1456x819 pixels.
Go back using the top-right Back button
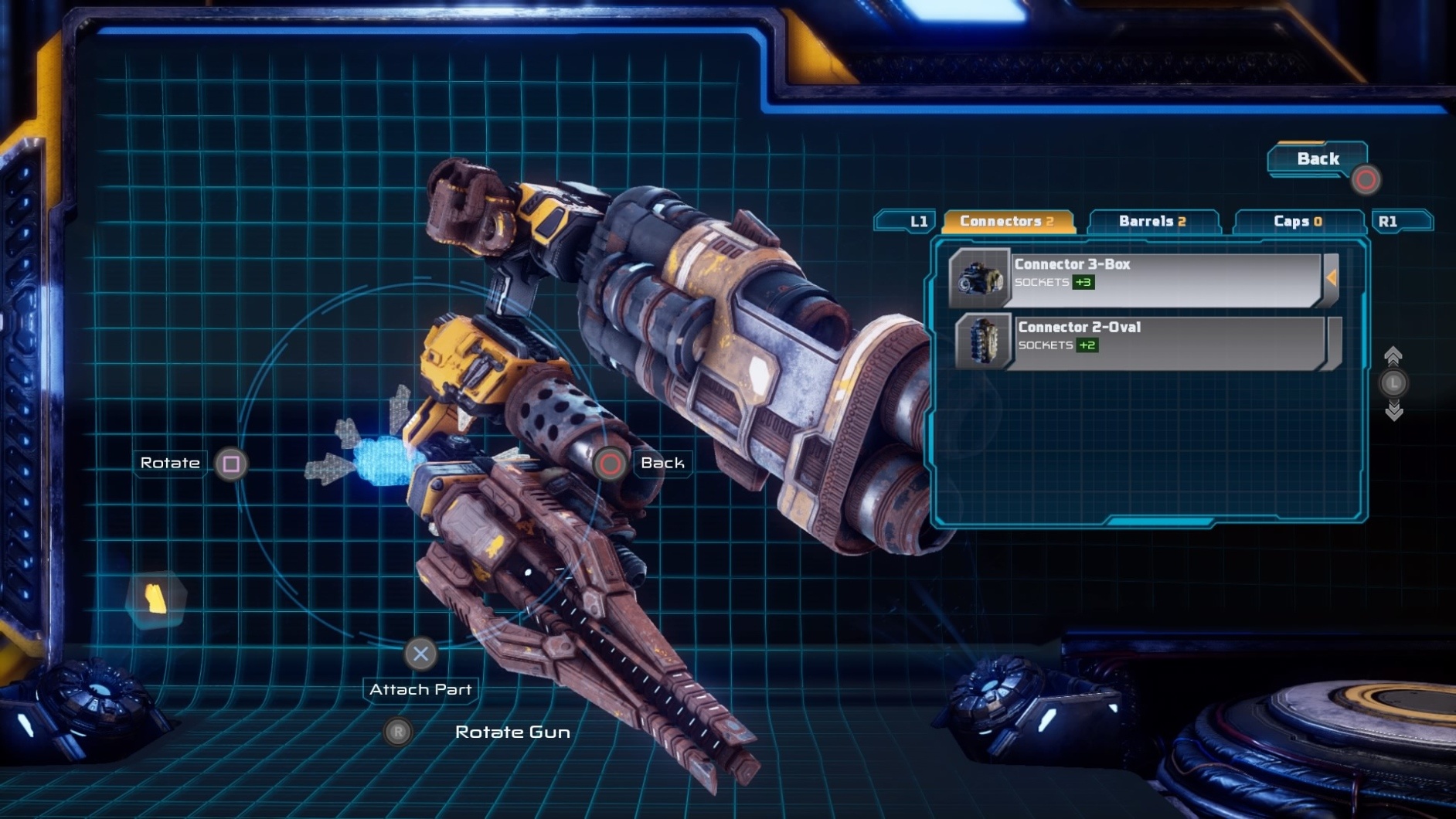pyautogui.click(x=1318, y=159)
